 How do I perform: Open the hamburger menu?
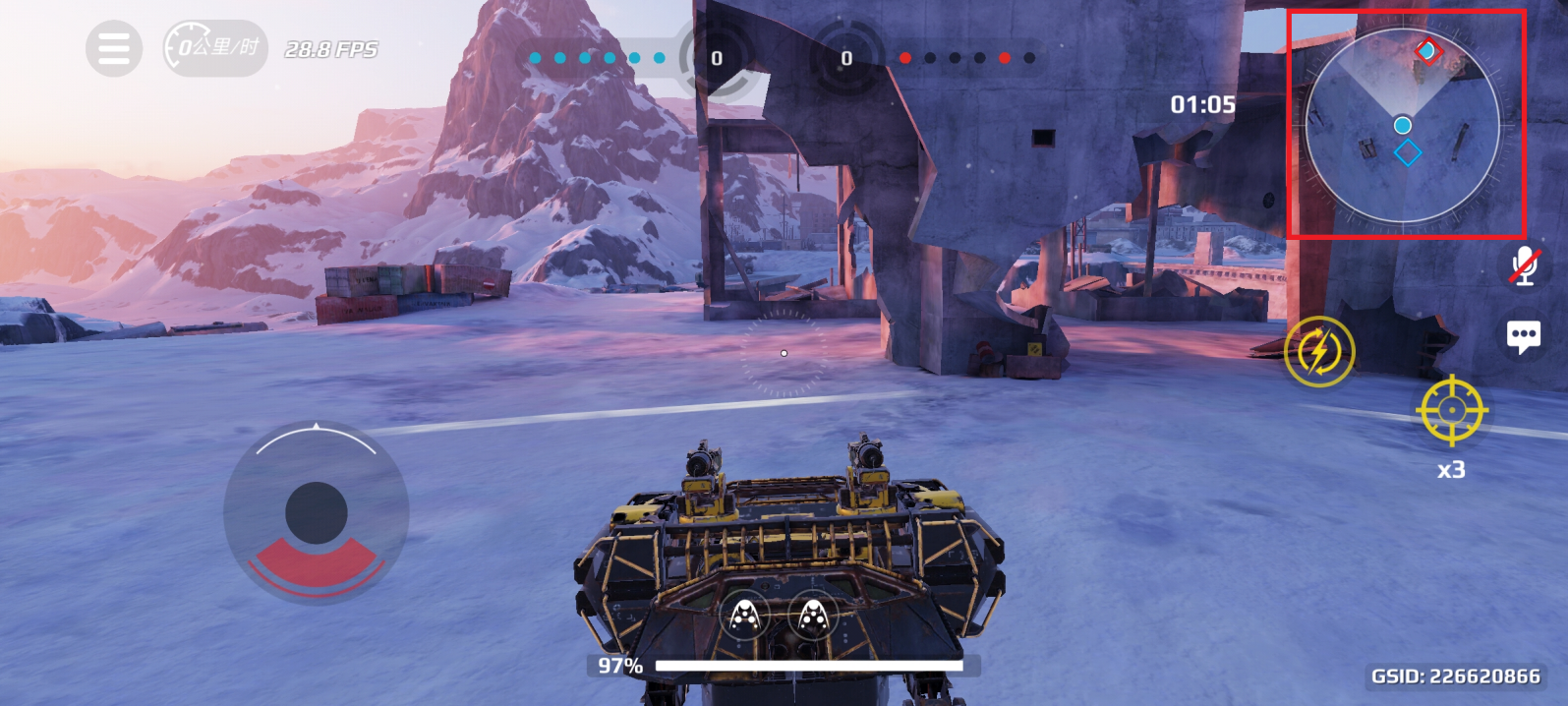tap(113, 48)
